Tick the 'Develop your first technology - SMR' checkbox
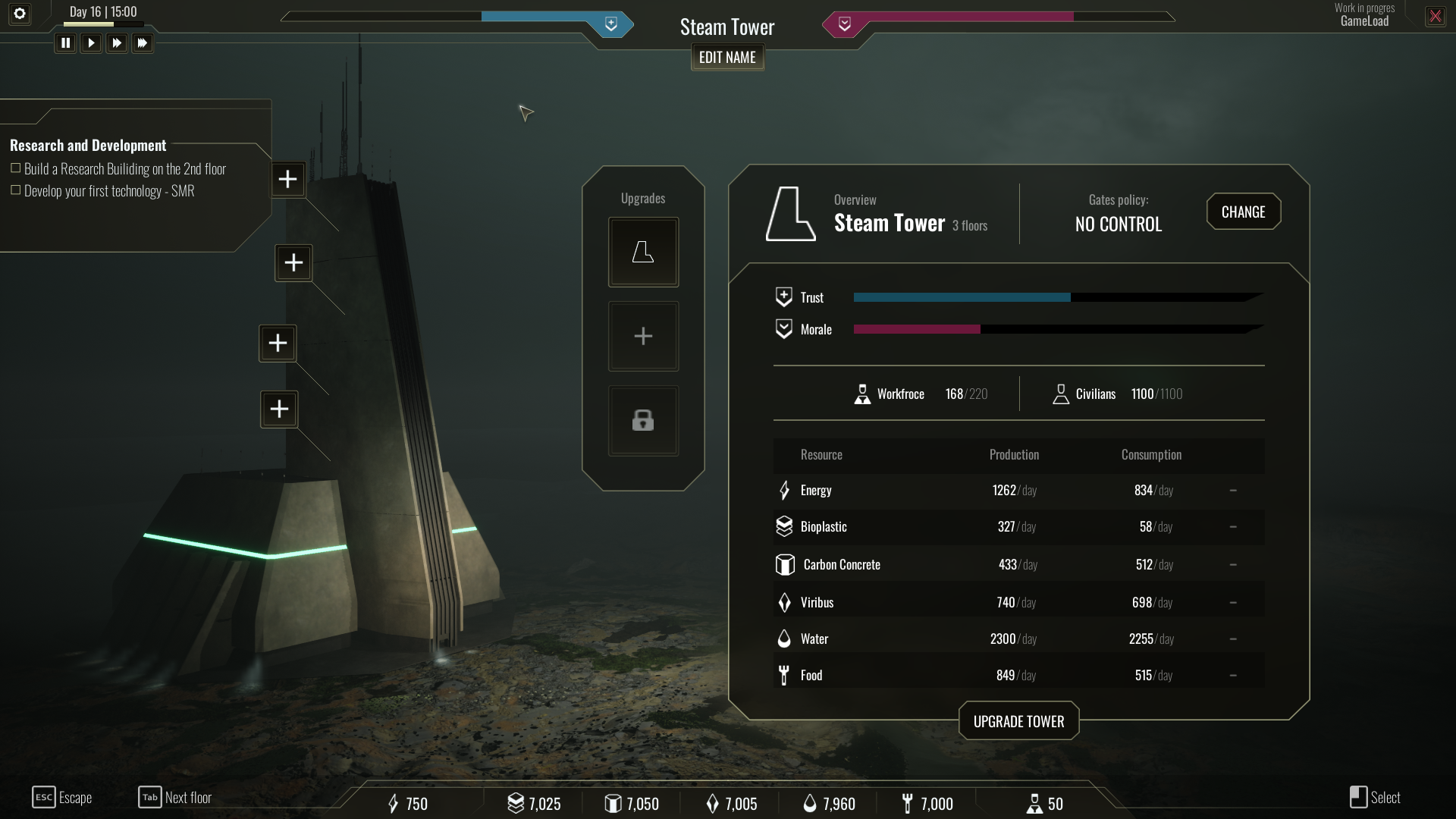 tap(15, 191)
